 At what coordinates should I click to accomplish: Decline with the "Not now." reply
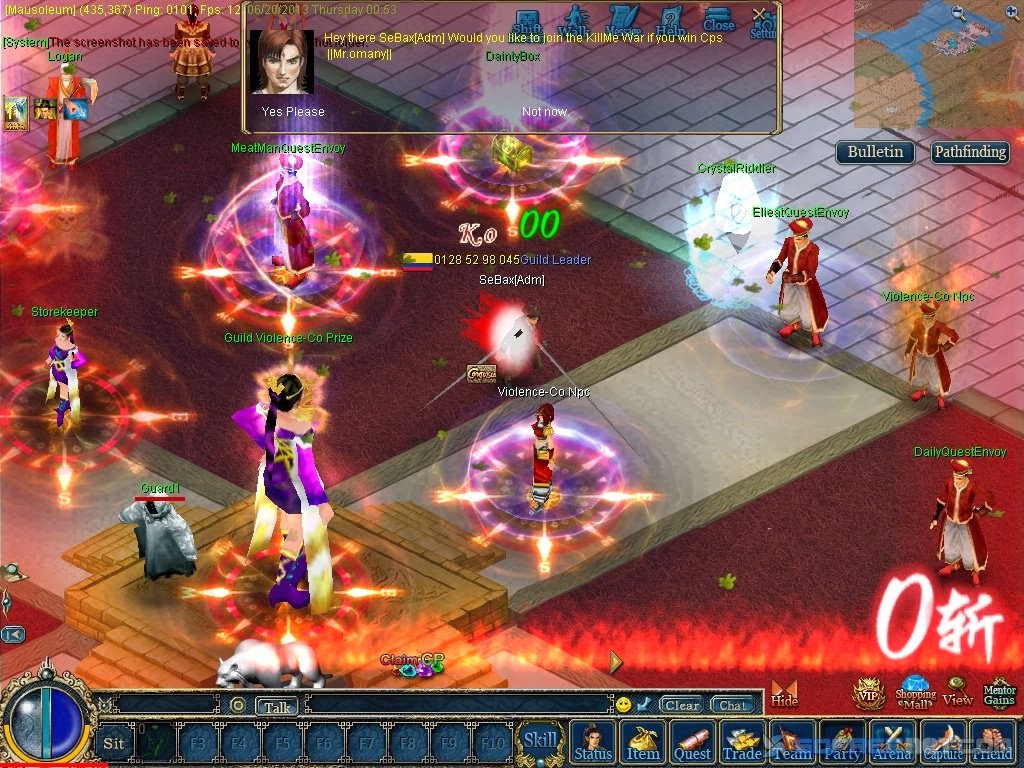tap(544, 112)
